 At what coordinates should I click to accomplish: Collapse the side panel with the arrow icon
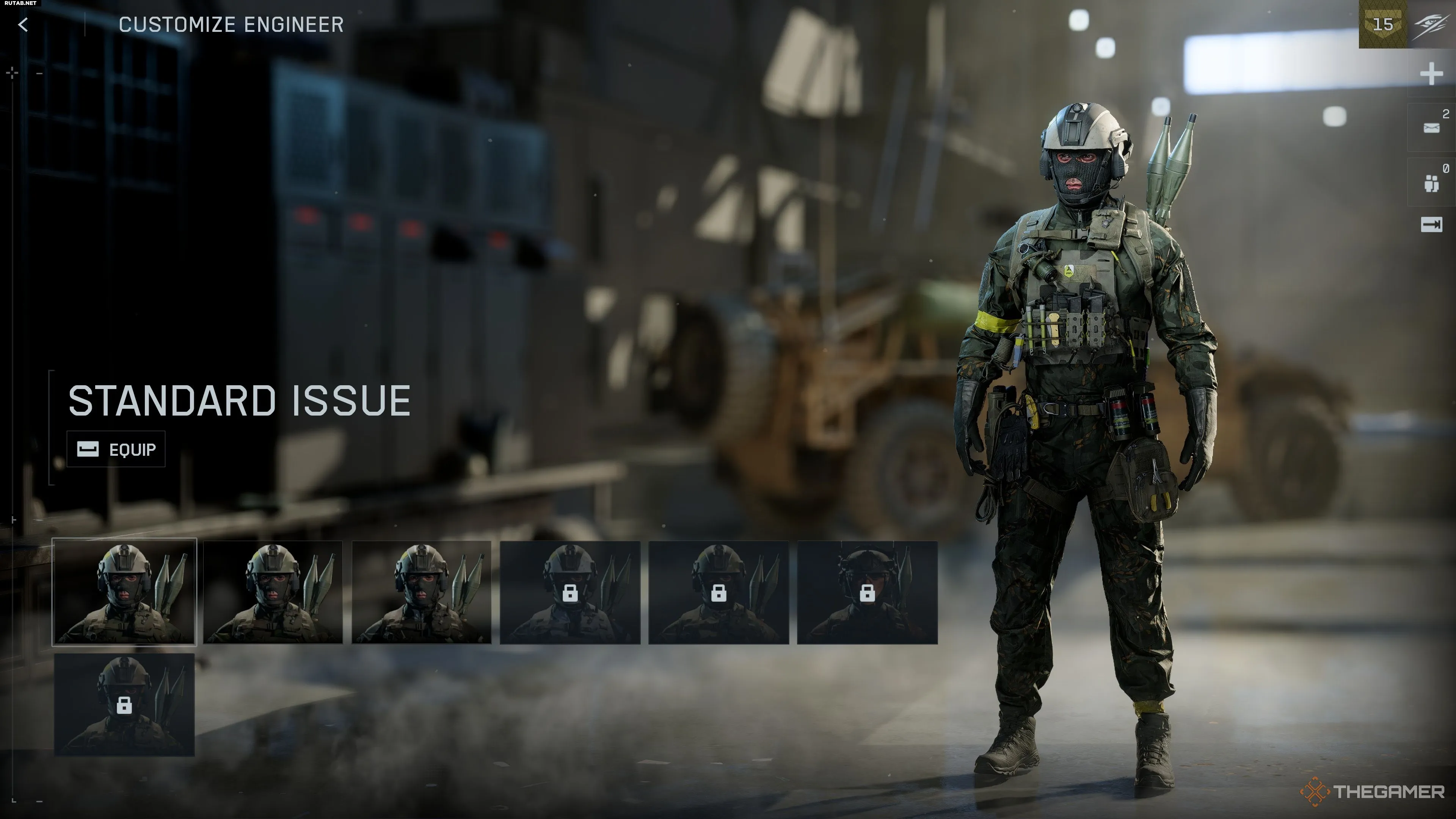(x=1431, y=225)
